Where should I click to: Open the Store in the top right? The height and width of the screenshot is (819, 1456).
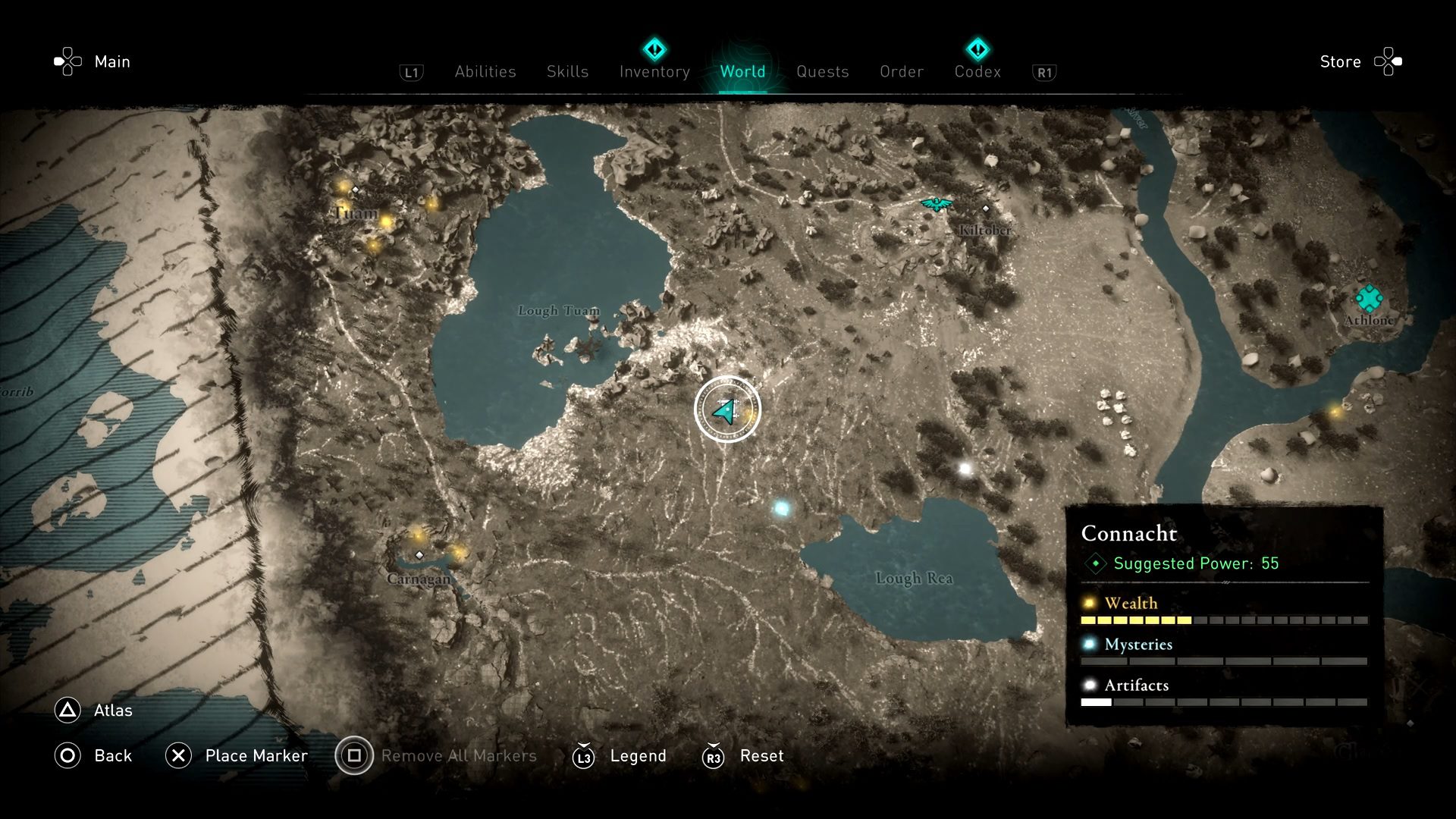click(1340, 61)
